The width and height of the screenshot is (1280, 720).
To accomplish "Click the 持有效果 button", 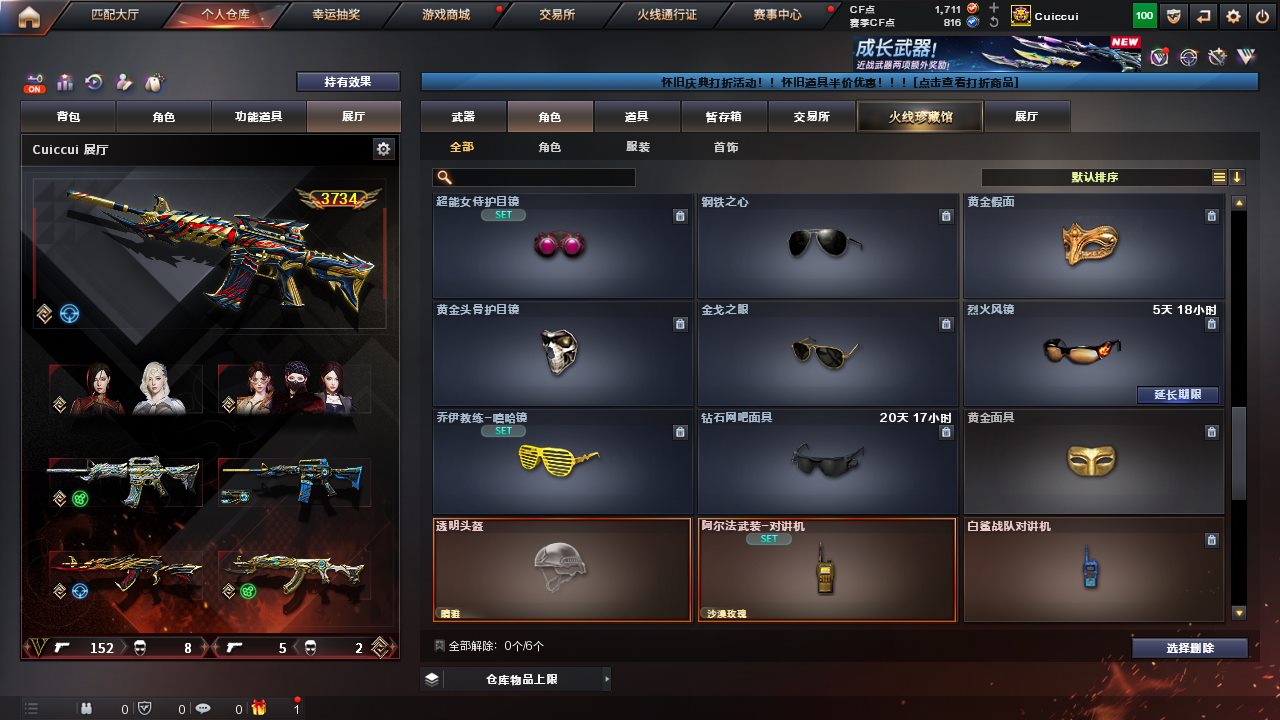I will 347,82.
